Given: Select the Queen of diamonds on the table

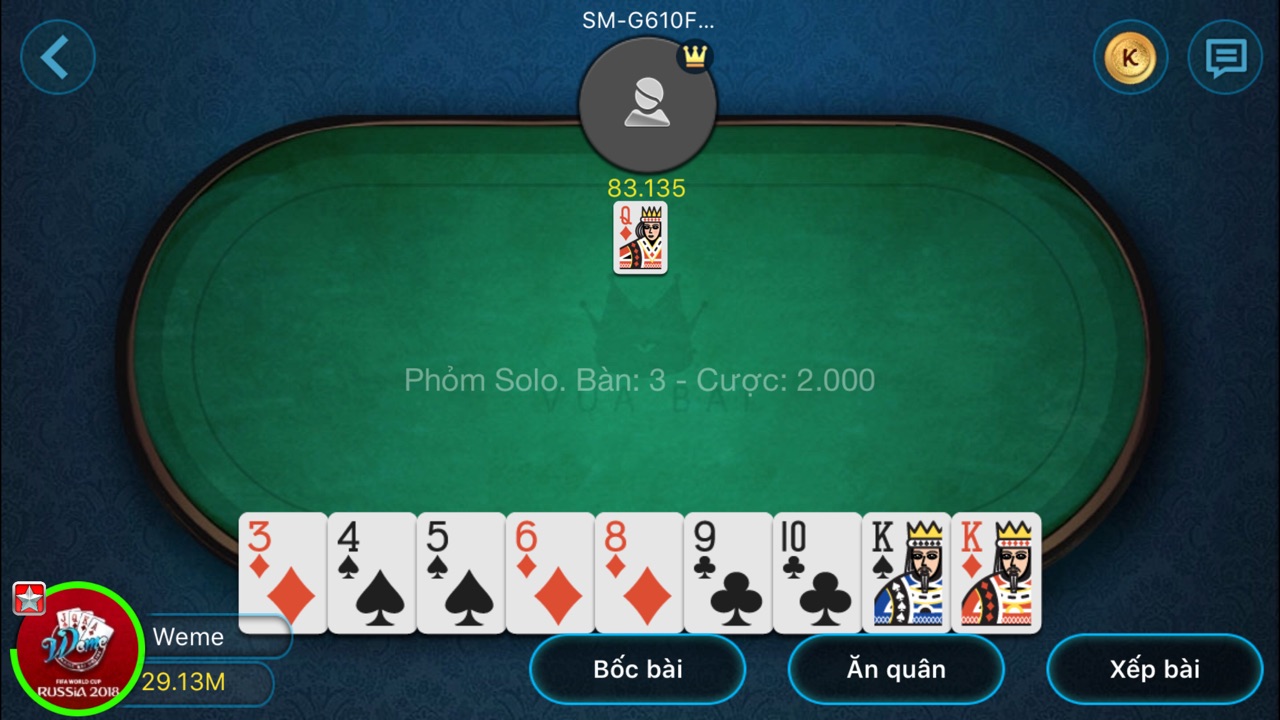Looking at the screenshot, I should point(640,238).
